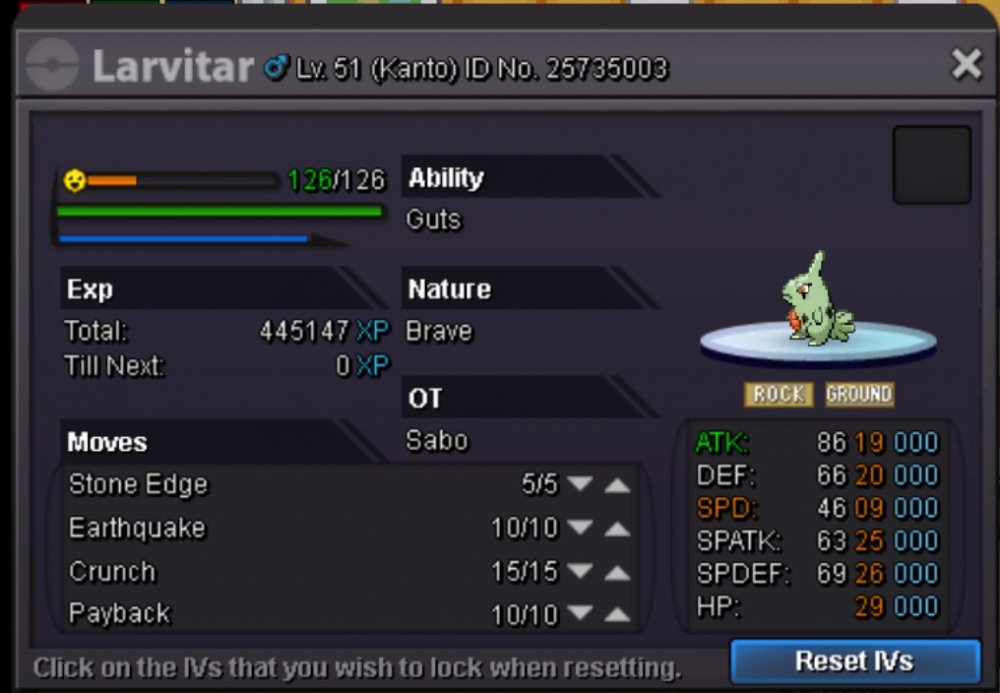Lock the DEF IV value 20
This screenshot has width=1000, height=693.
pos(868,475)
